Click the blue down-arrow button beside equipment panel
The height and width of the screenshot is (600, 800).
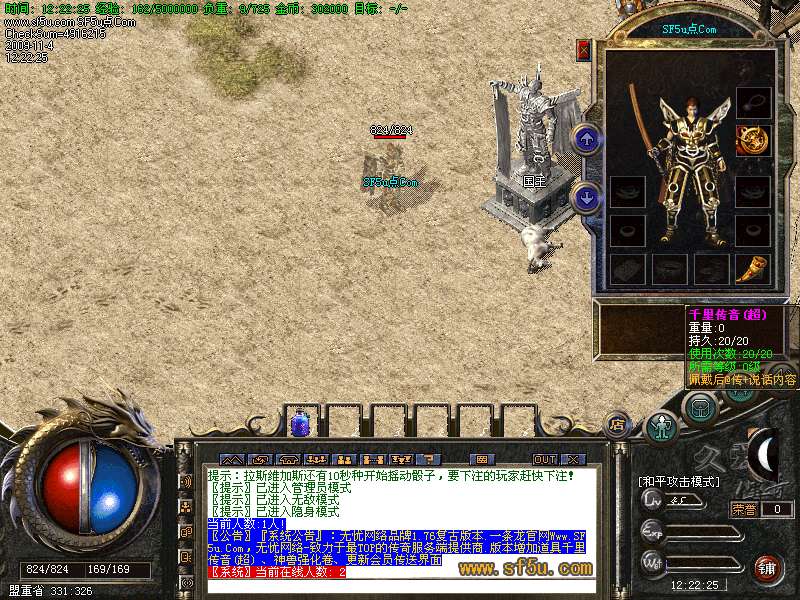tap(588, 198)
